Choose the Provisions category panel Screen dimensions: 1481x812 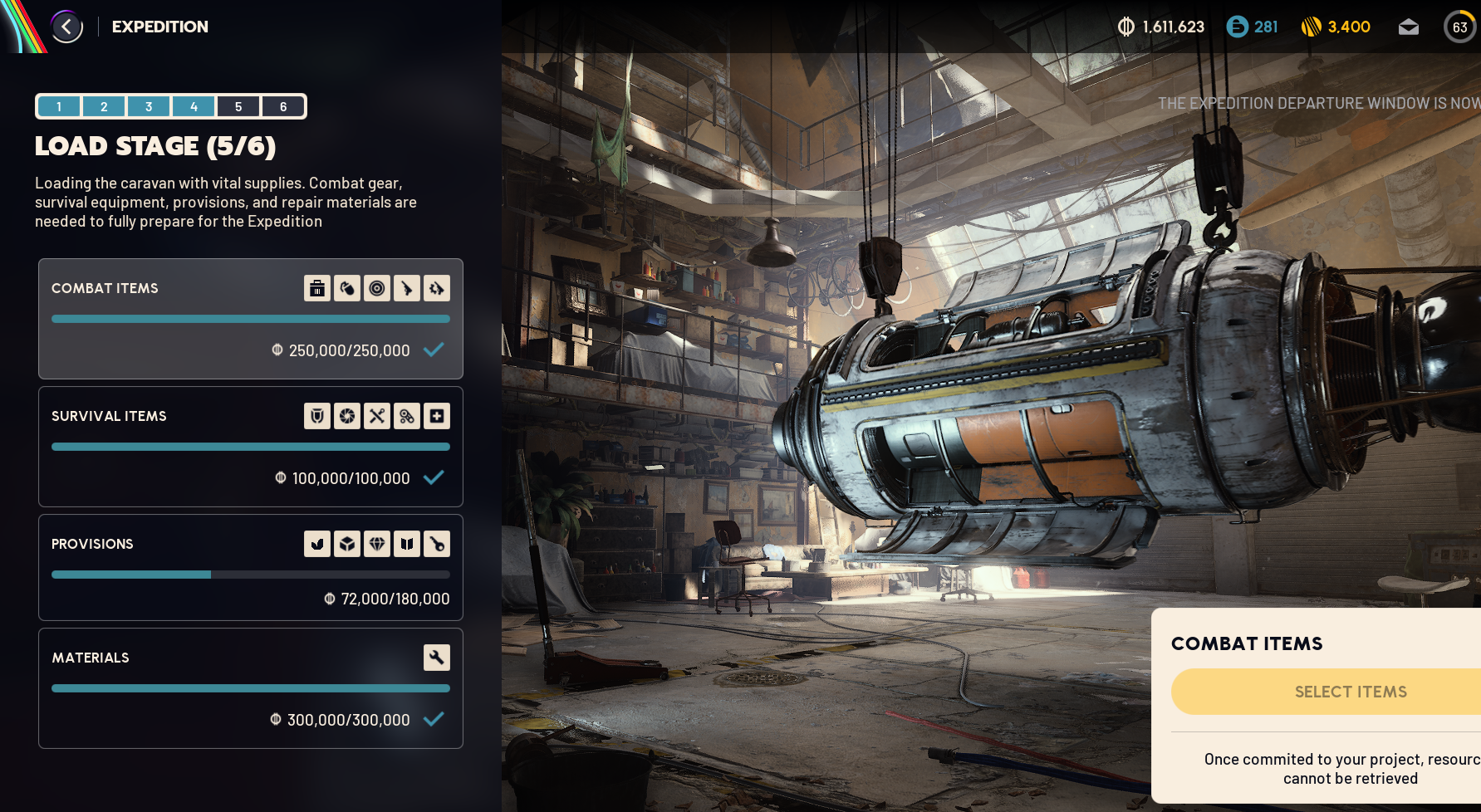click(250, 568)
